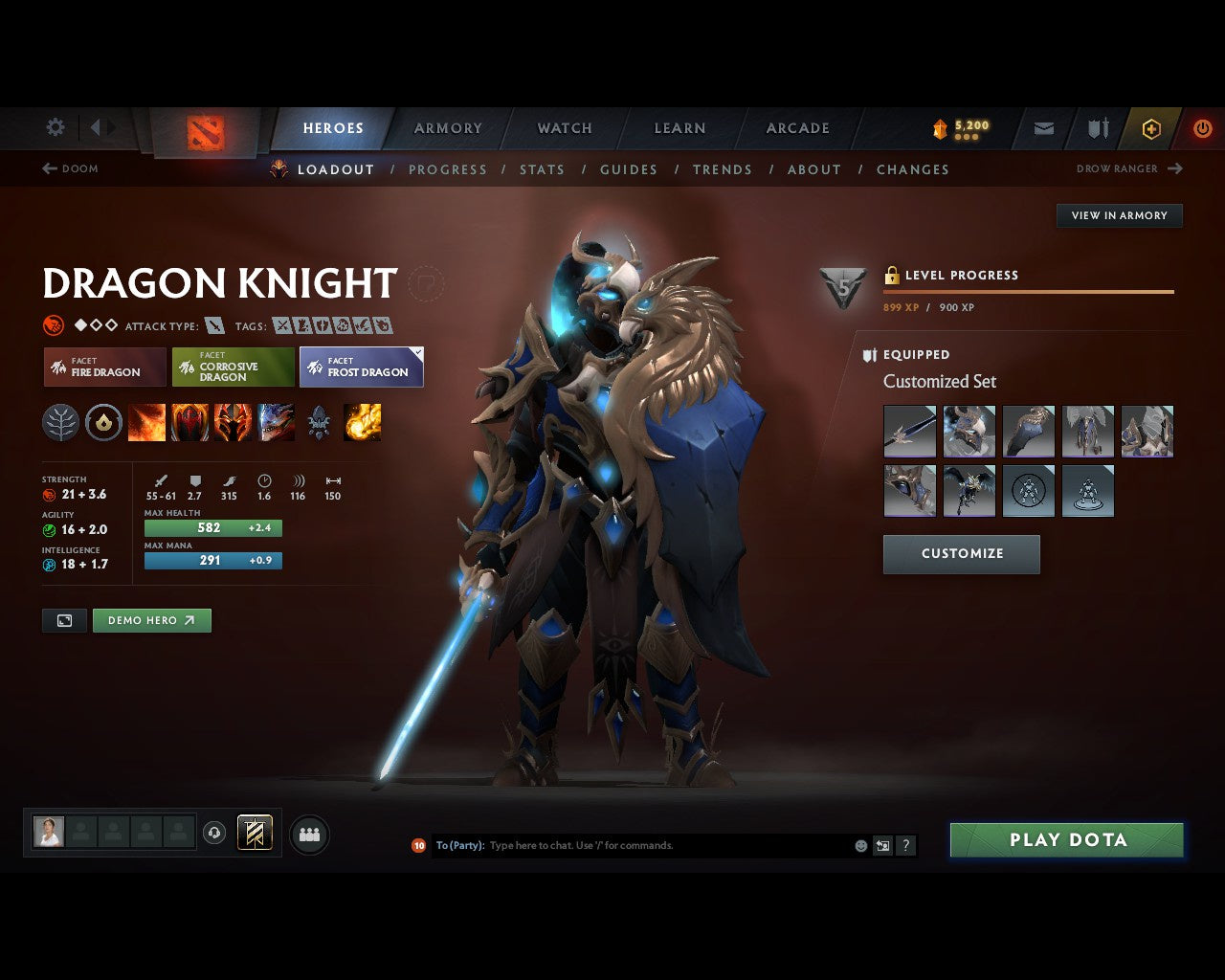1225x980 pixels.
Task: Click the Level Progress XP bar
Action: coord(1028,291)
